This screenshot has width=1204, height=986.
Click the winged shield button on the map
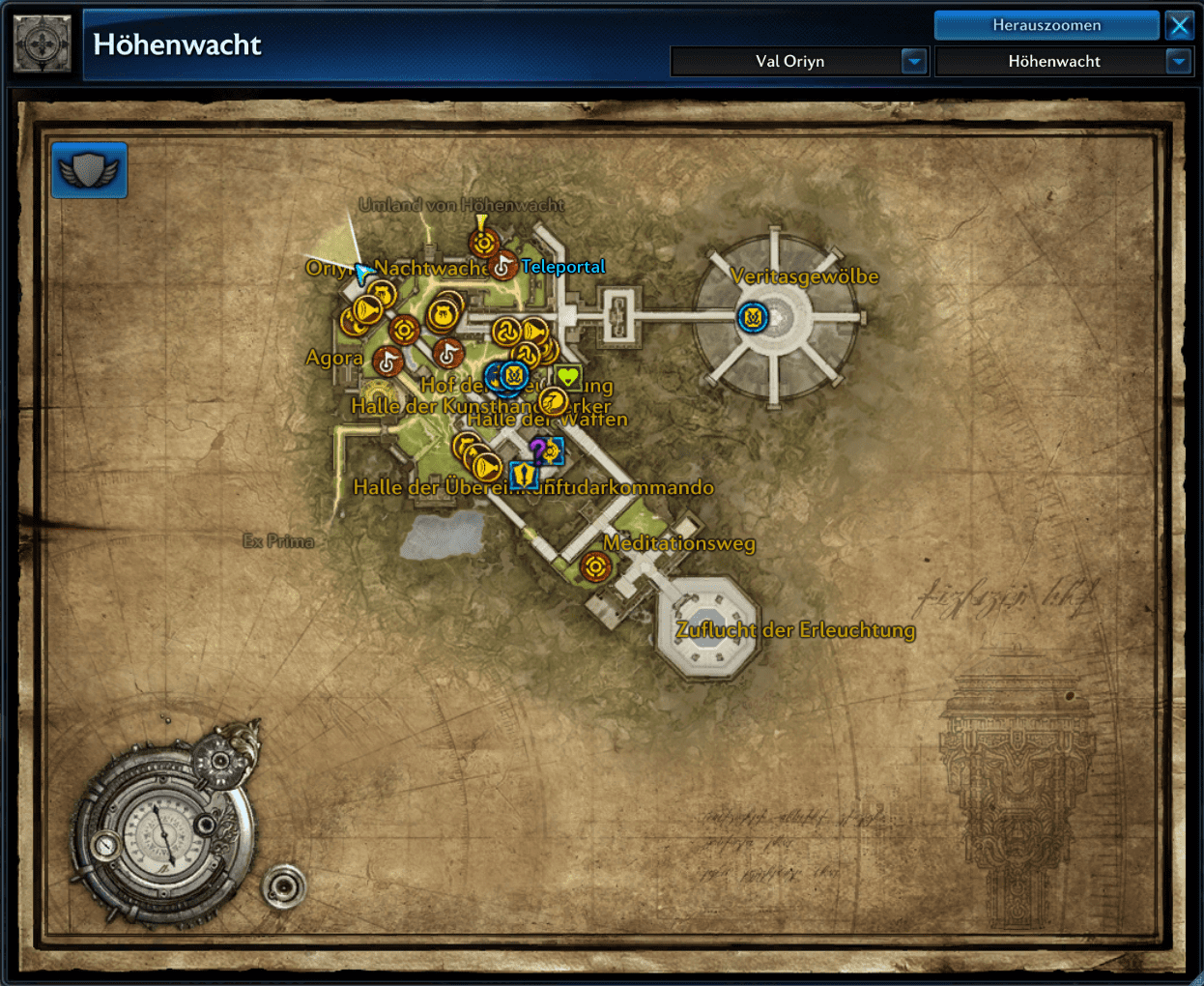coord(89,170)
